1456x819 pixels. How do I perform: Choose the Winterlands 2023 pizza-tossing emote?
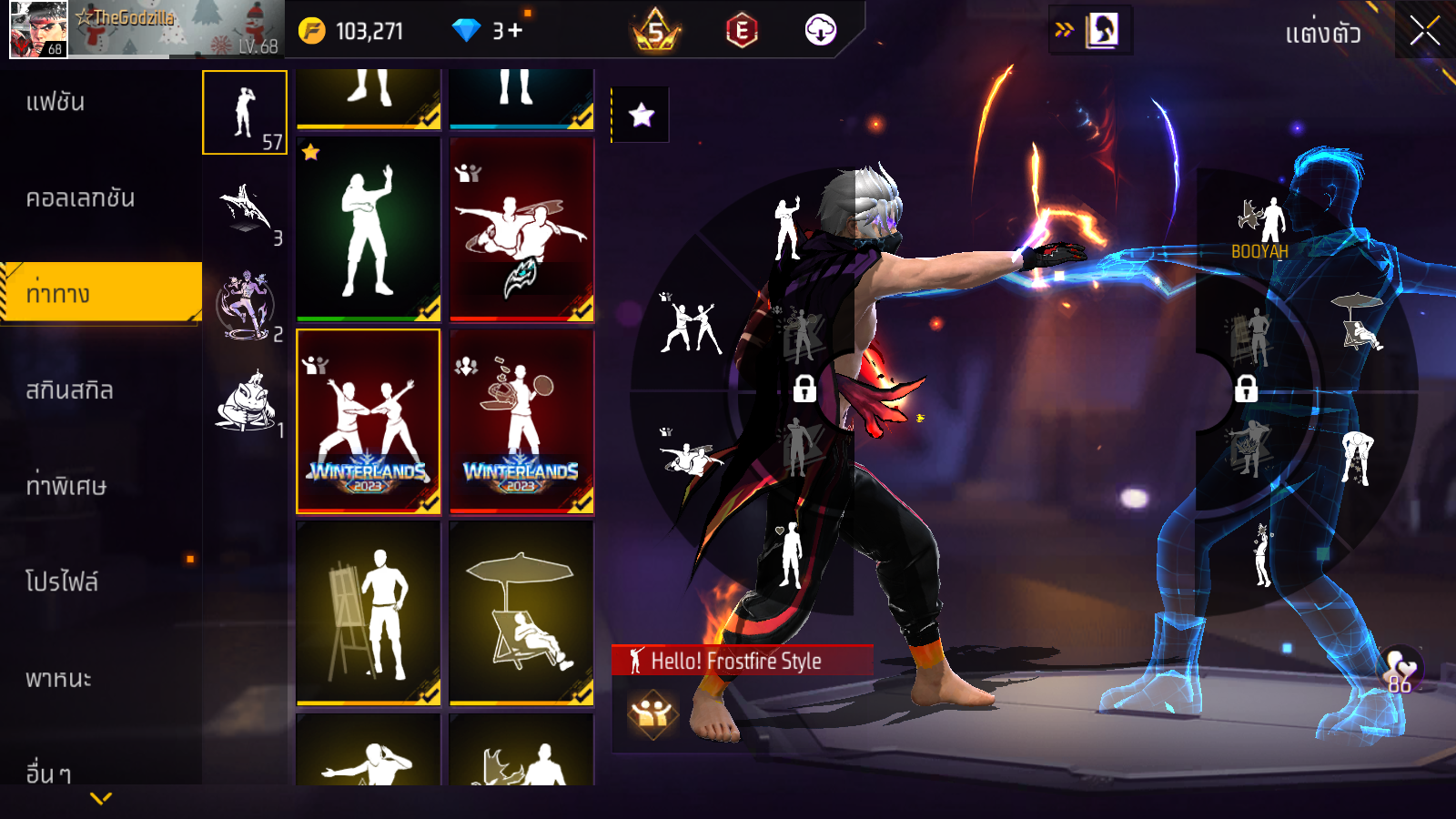[521, 421]
